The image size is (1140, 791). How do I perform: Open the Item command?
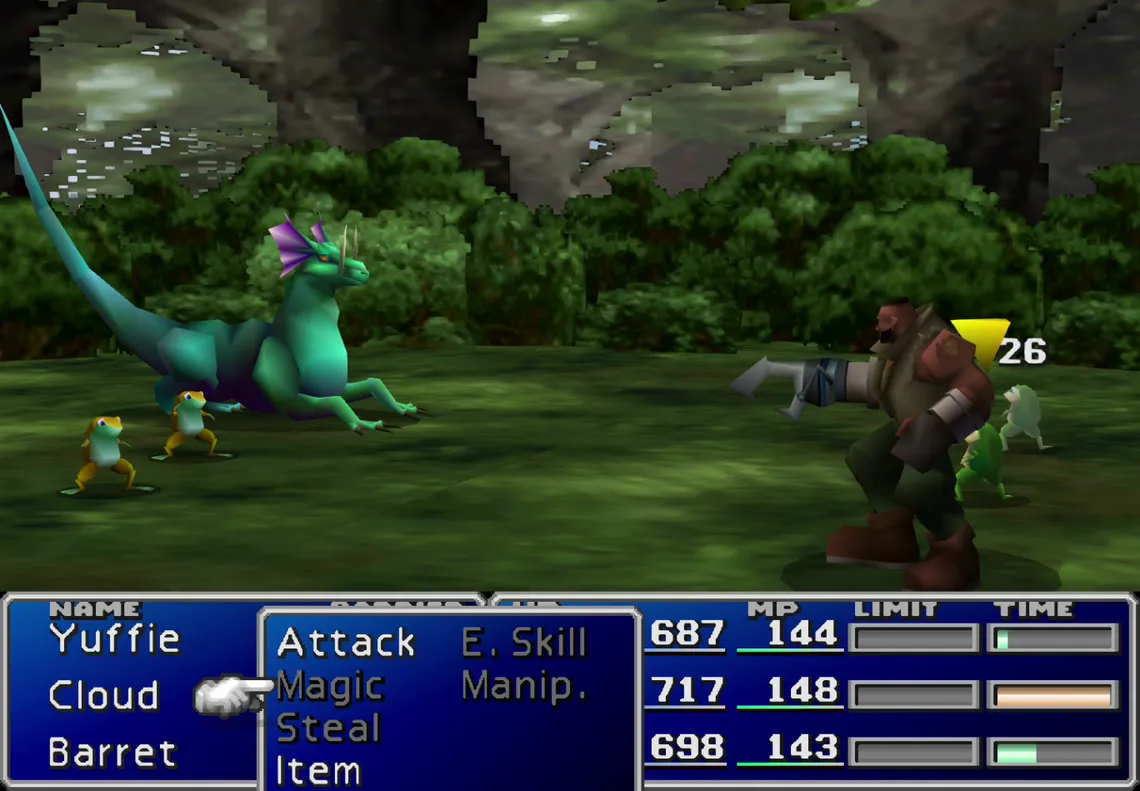point(318,771)
